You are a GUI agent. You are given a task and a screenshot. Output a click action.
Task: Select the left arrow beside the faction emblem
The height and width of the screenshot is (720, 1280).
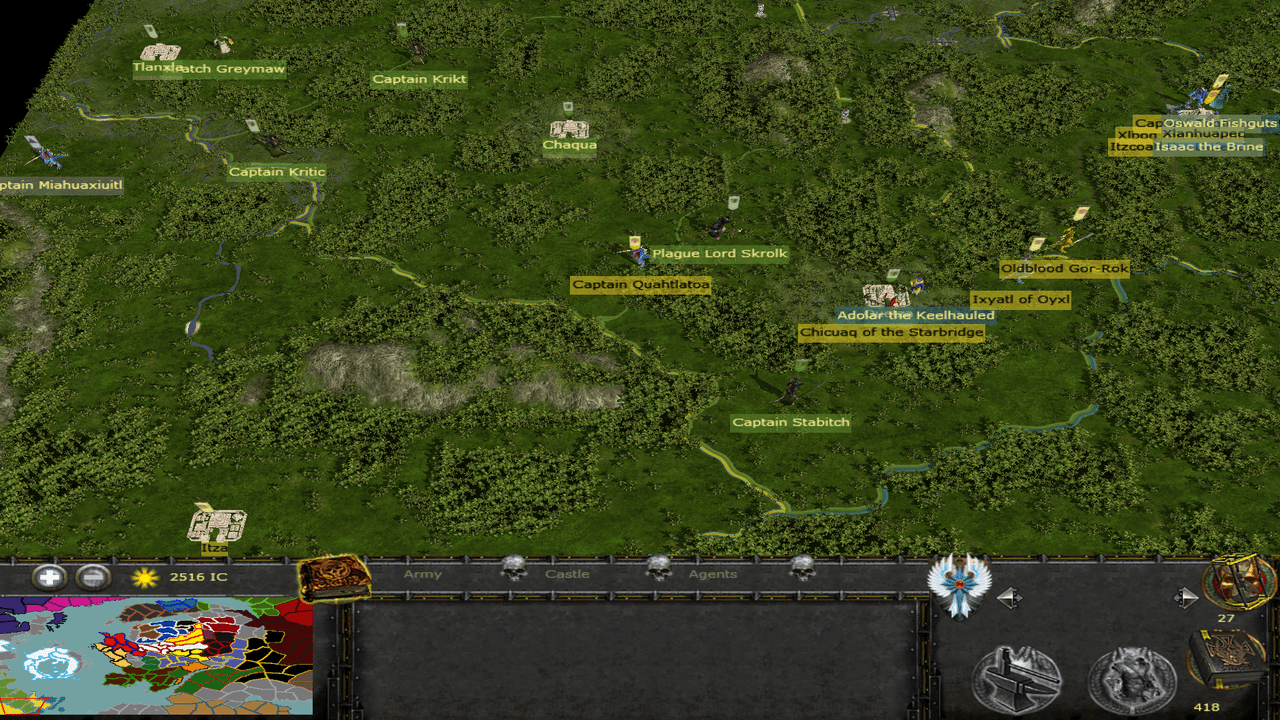point(1010,598)
